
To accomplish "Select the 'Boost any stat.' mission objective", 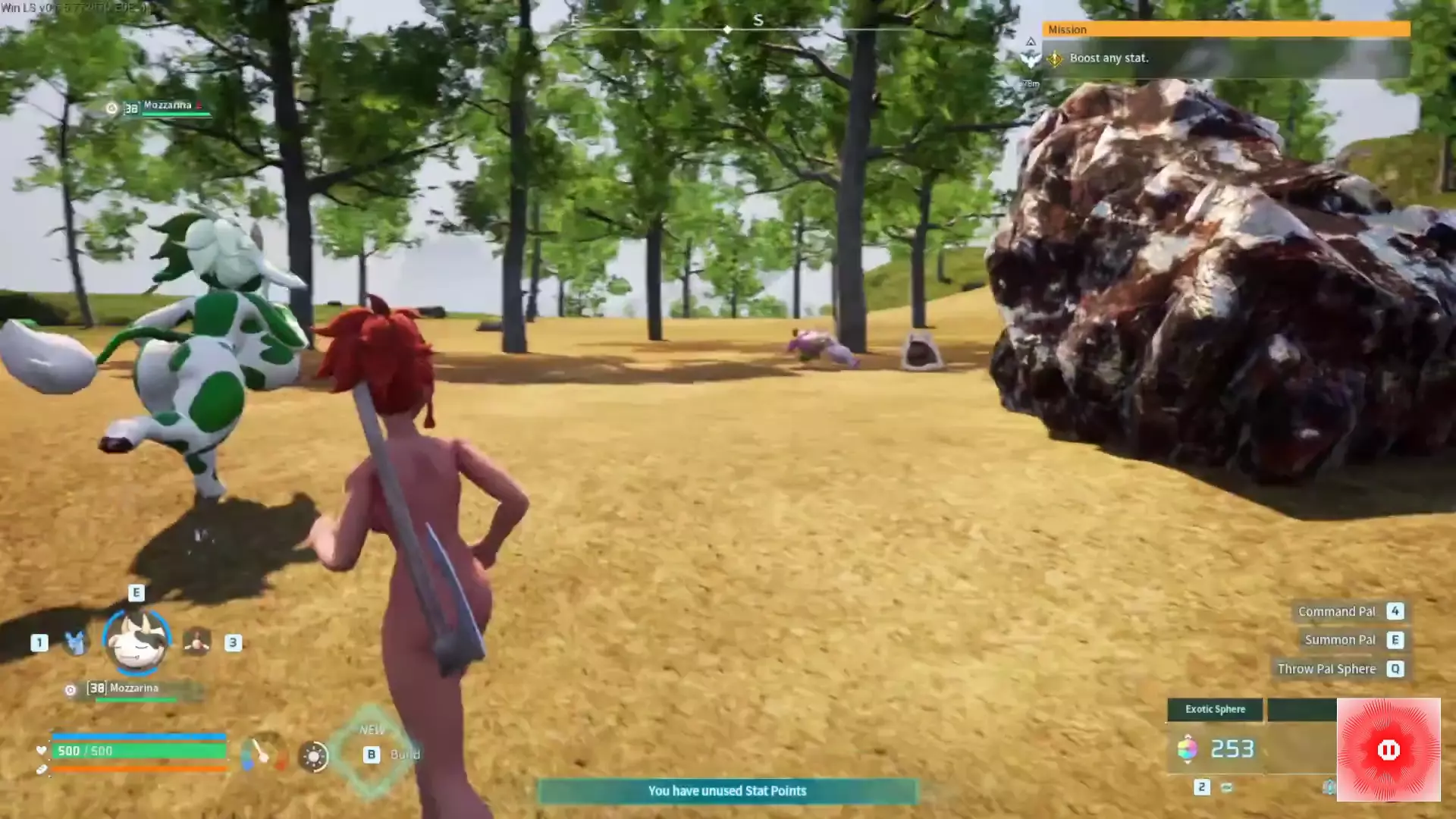I will coord(1109,58).
